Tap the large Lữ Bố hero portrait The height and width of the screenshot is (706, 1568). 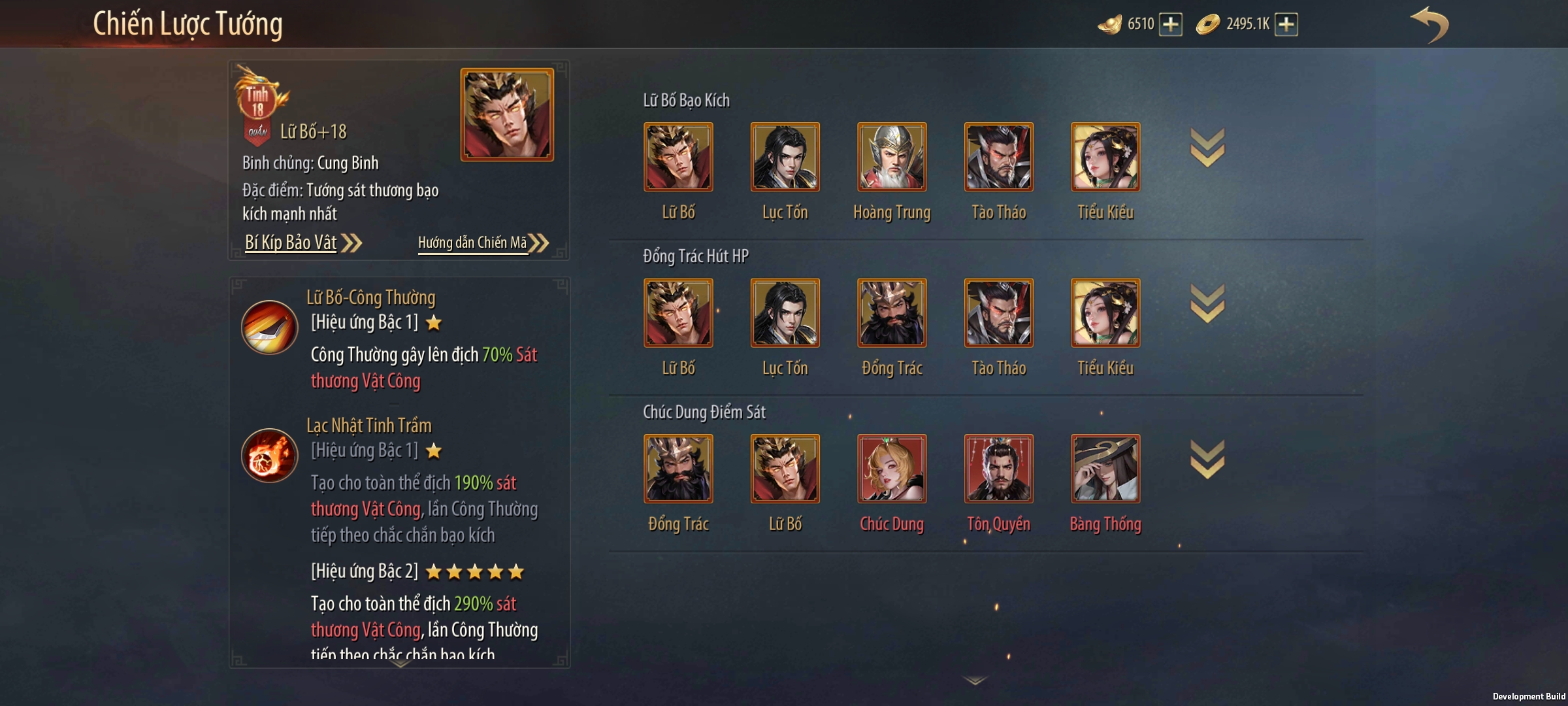[x=507, y=114]
